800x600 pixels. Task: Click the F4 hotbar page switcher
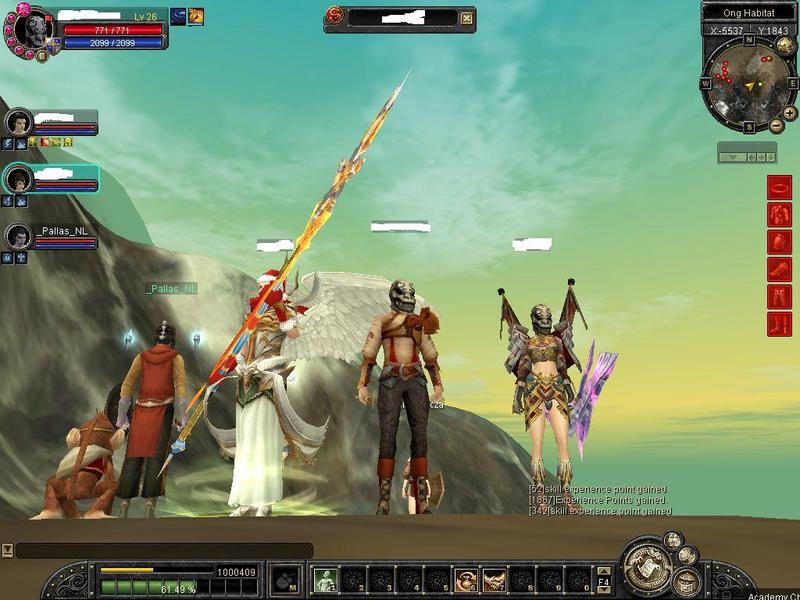point(603,579)
